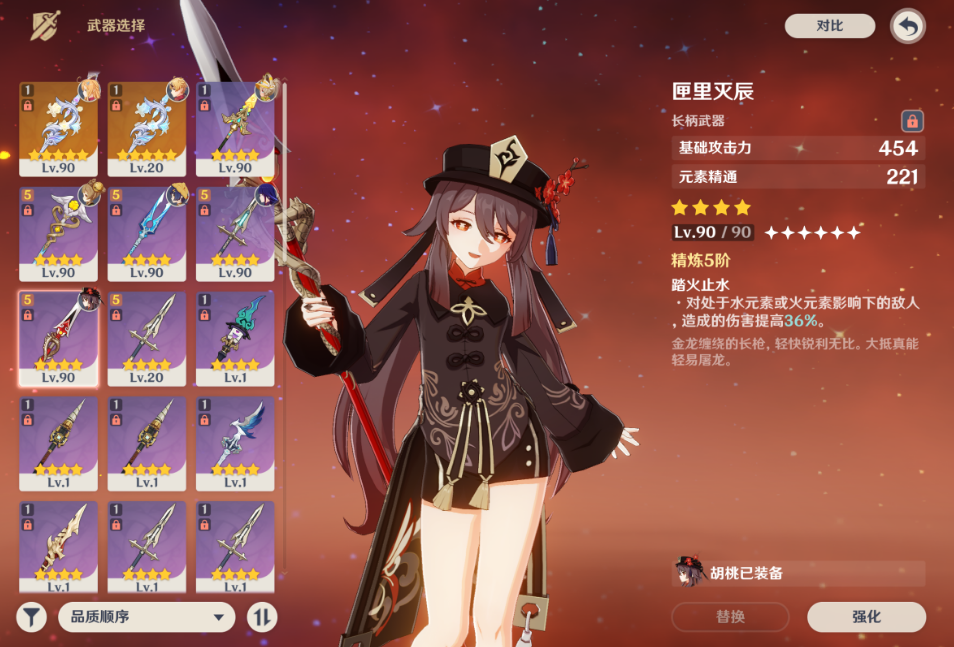954x647 pixels.
Task: Tap the 强化 enhance button
Action: (866, 617)
